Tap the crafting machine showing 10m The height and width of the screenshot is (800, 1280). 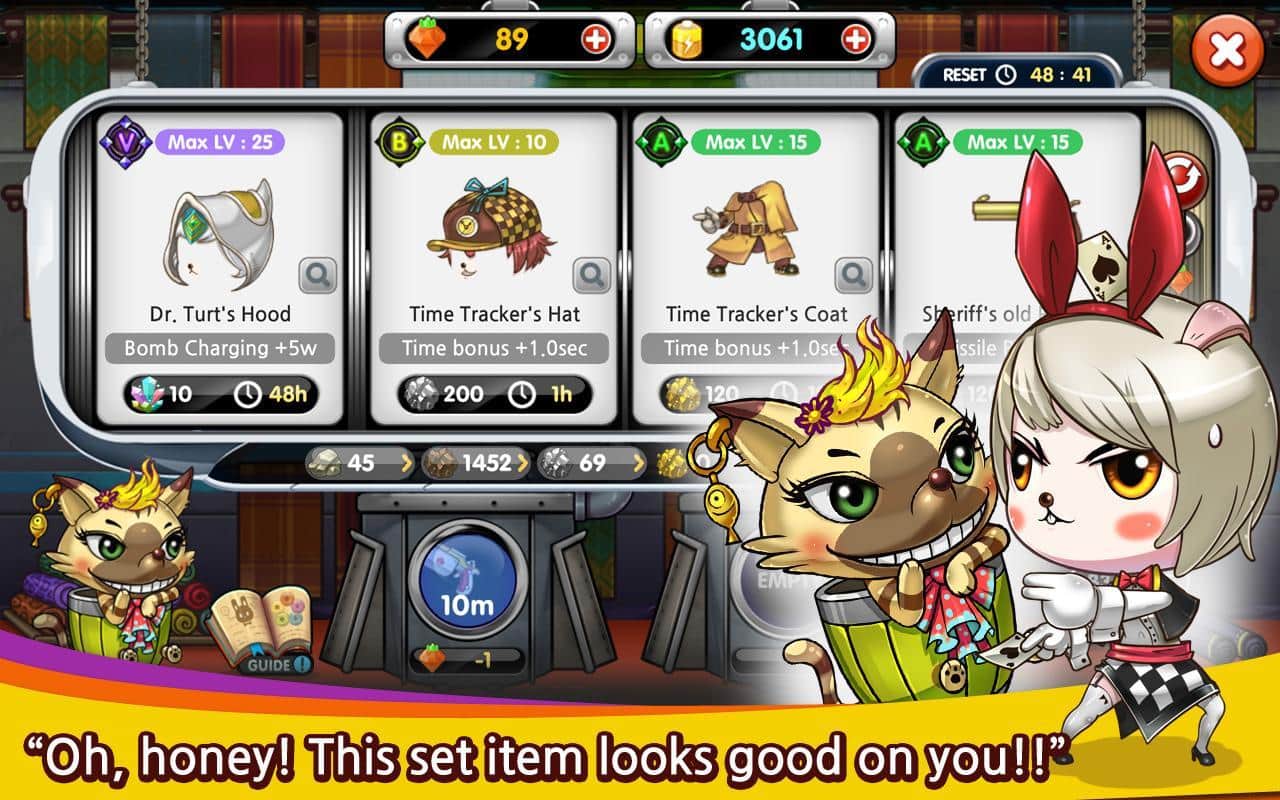pos(468,580)
